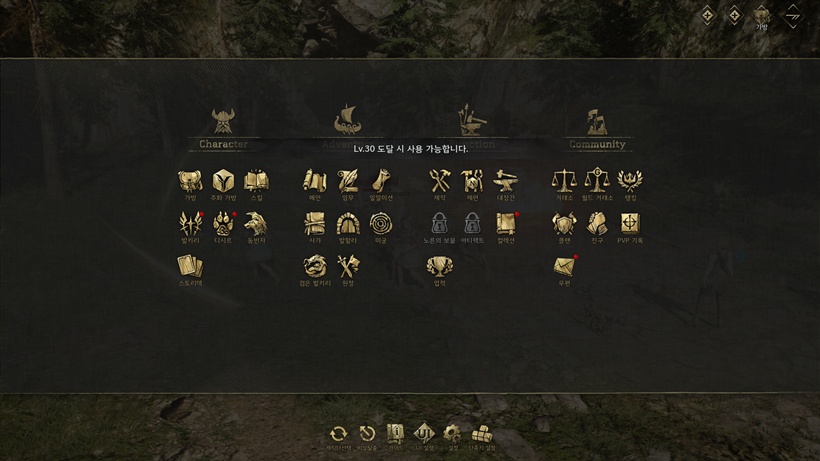This screenshot has width=820, height=461.
Task: Open the 디시르 paw print menu
Action: (x=223, y=224)
